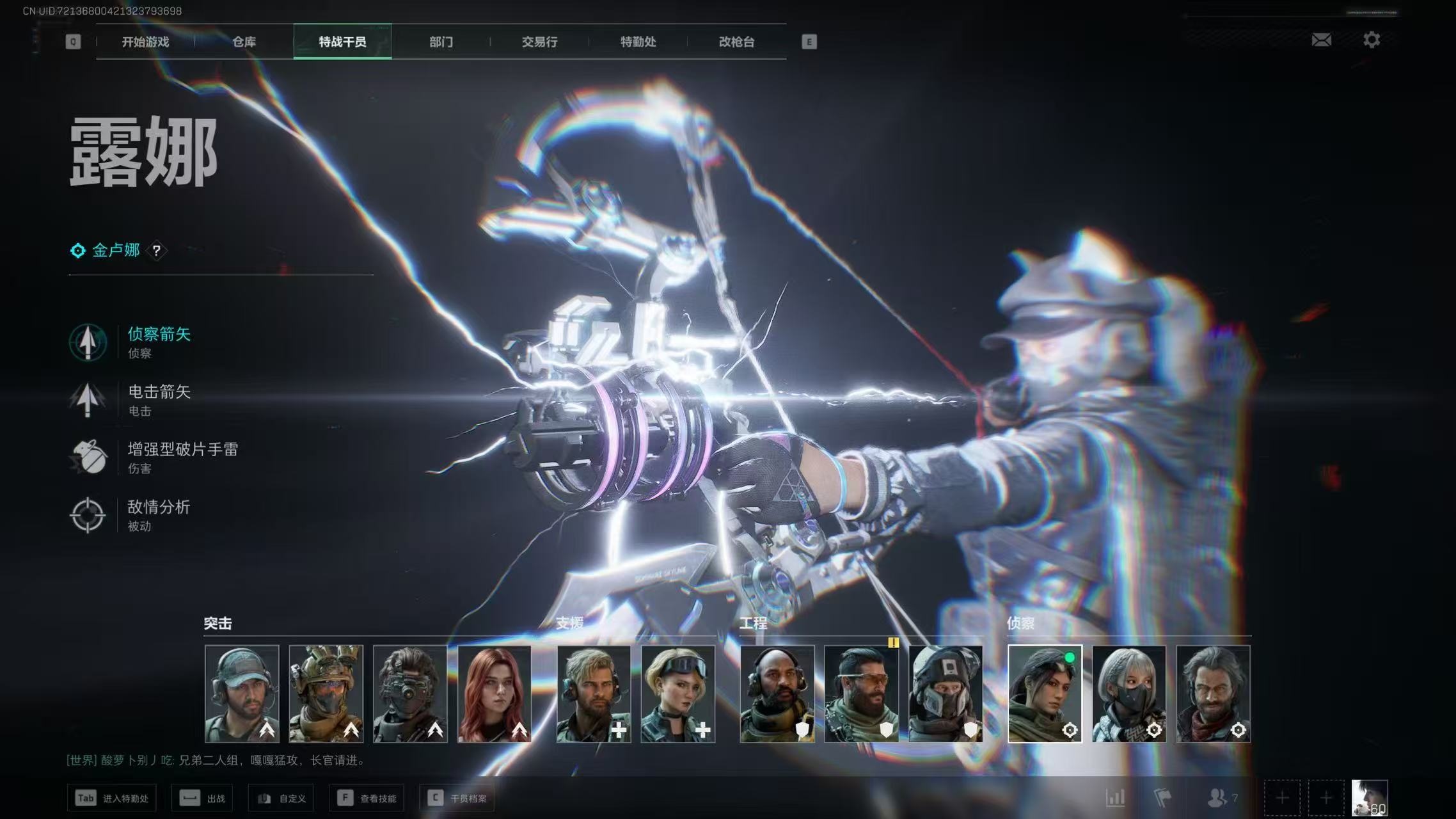Click the player avatar in the corner

(1369, 797)
